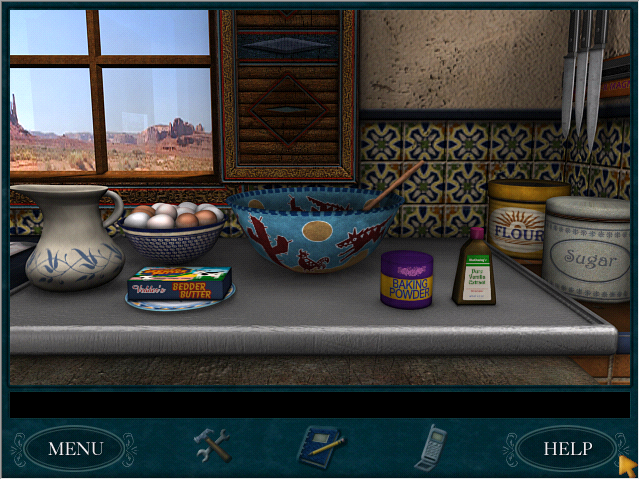Open the cell phone icon

[430, 446]
